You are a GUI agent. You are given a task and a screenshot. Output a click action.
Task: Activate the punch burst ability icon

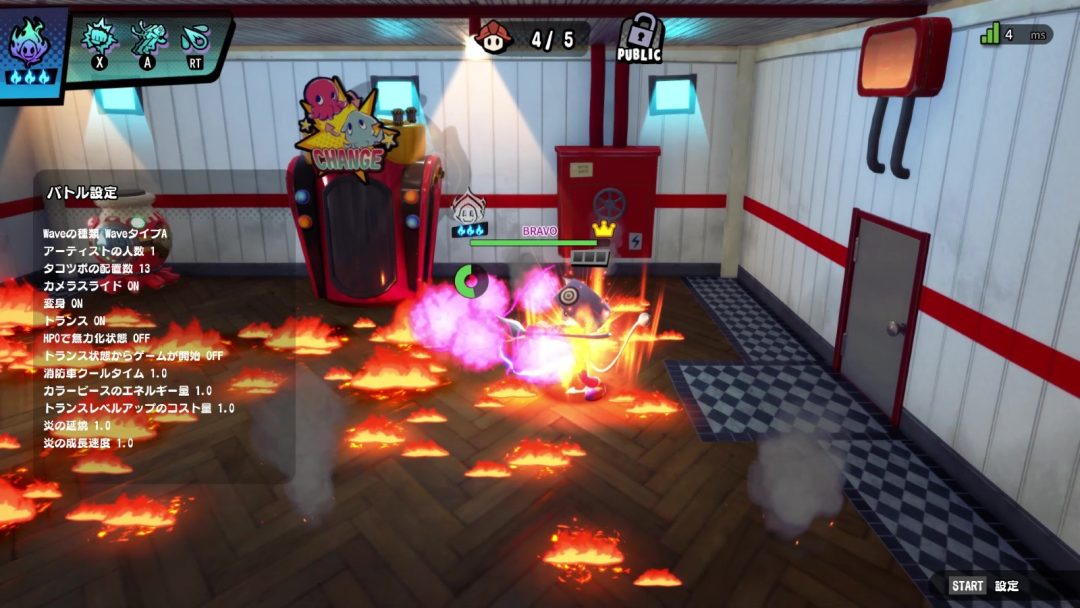click(x=99, y=39)
